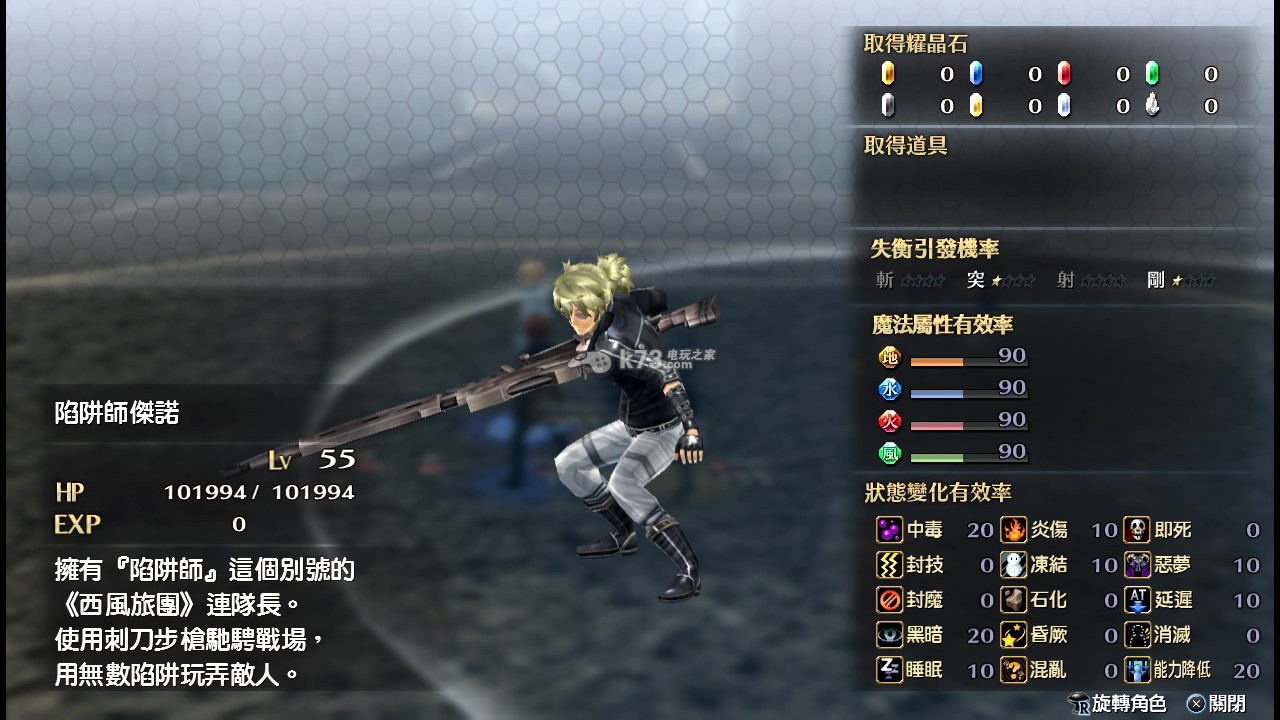Viewport: 1280px width, 720px height.
Task: Choose the mute (封魔) status icon
Action: tap(889, 600)
